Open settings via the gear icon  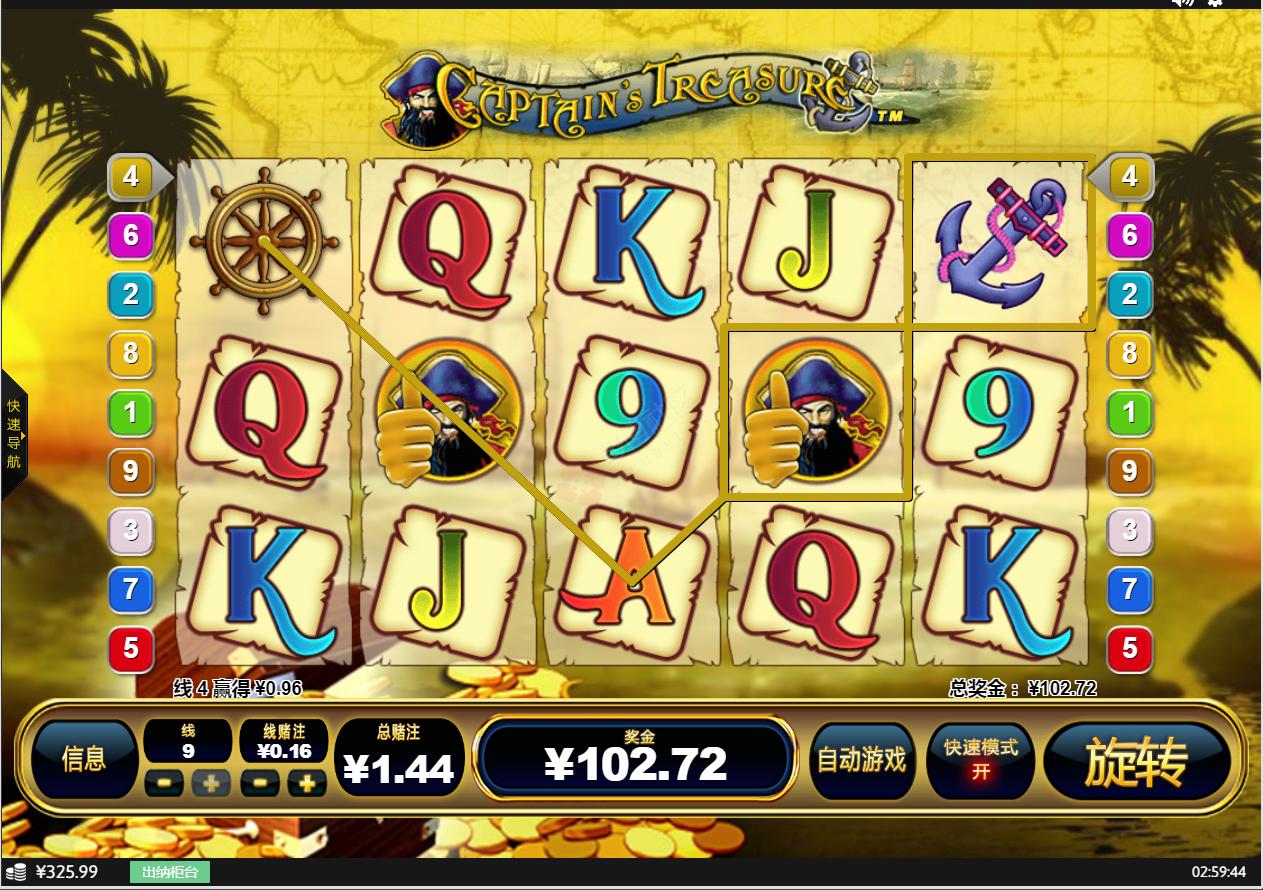tap(1215, 3)
